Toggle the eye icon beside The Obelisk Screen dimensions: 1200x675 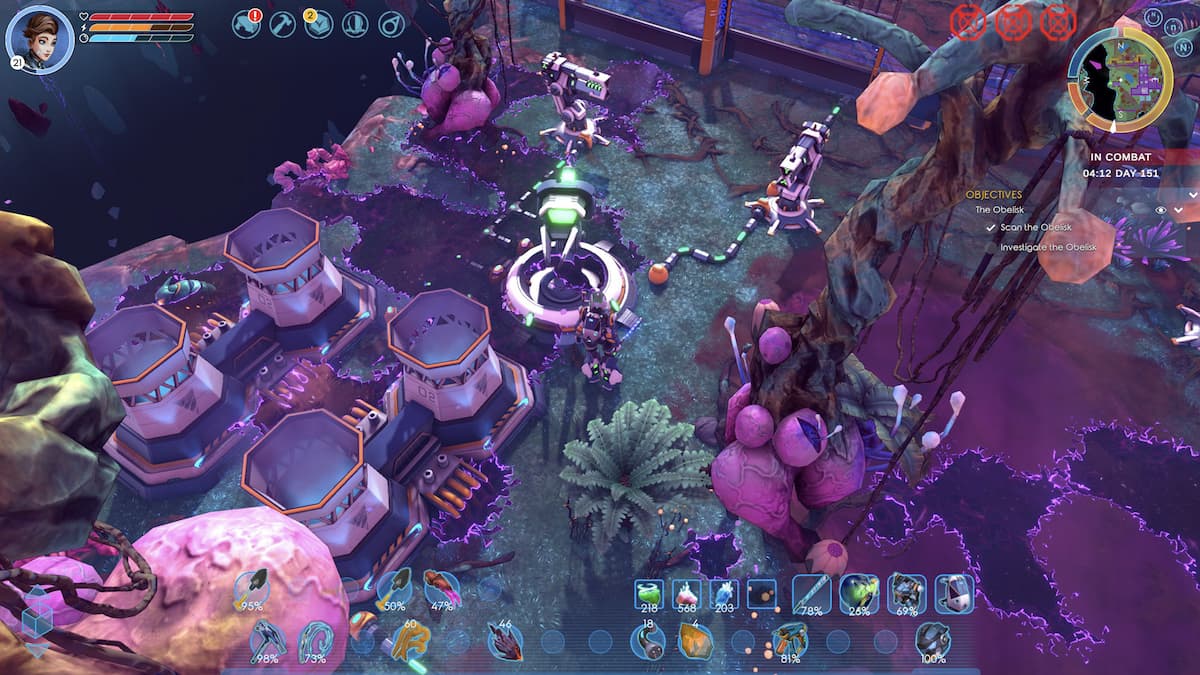click(1160, 210)
